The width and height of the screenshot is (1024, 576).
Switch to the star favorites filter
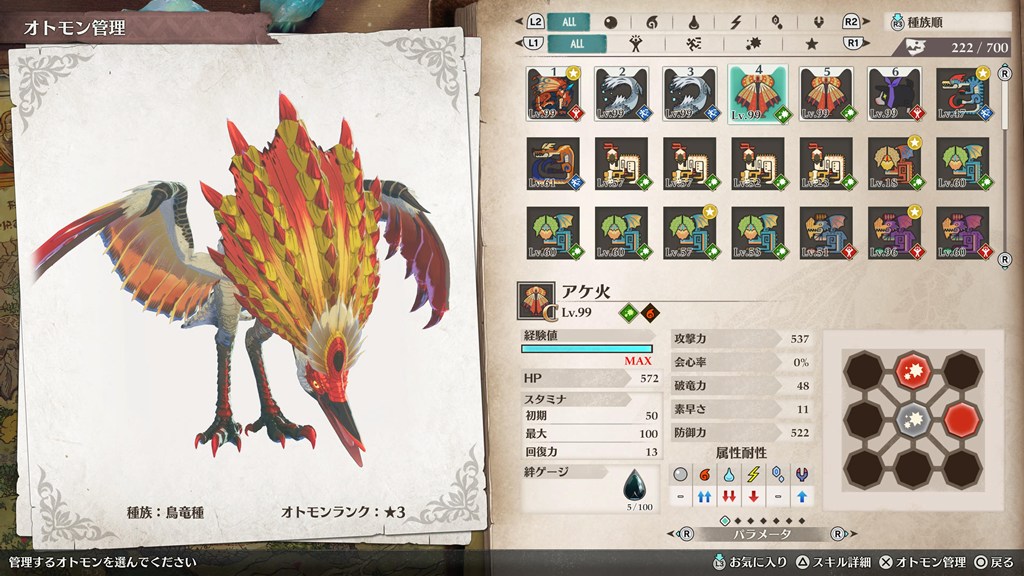[x=812, y=44]
